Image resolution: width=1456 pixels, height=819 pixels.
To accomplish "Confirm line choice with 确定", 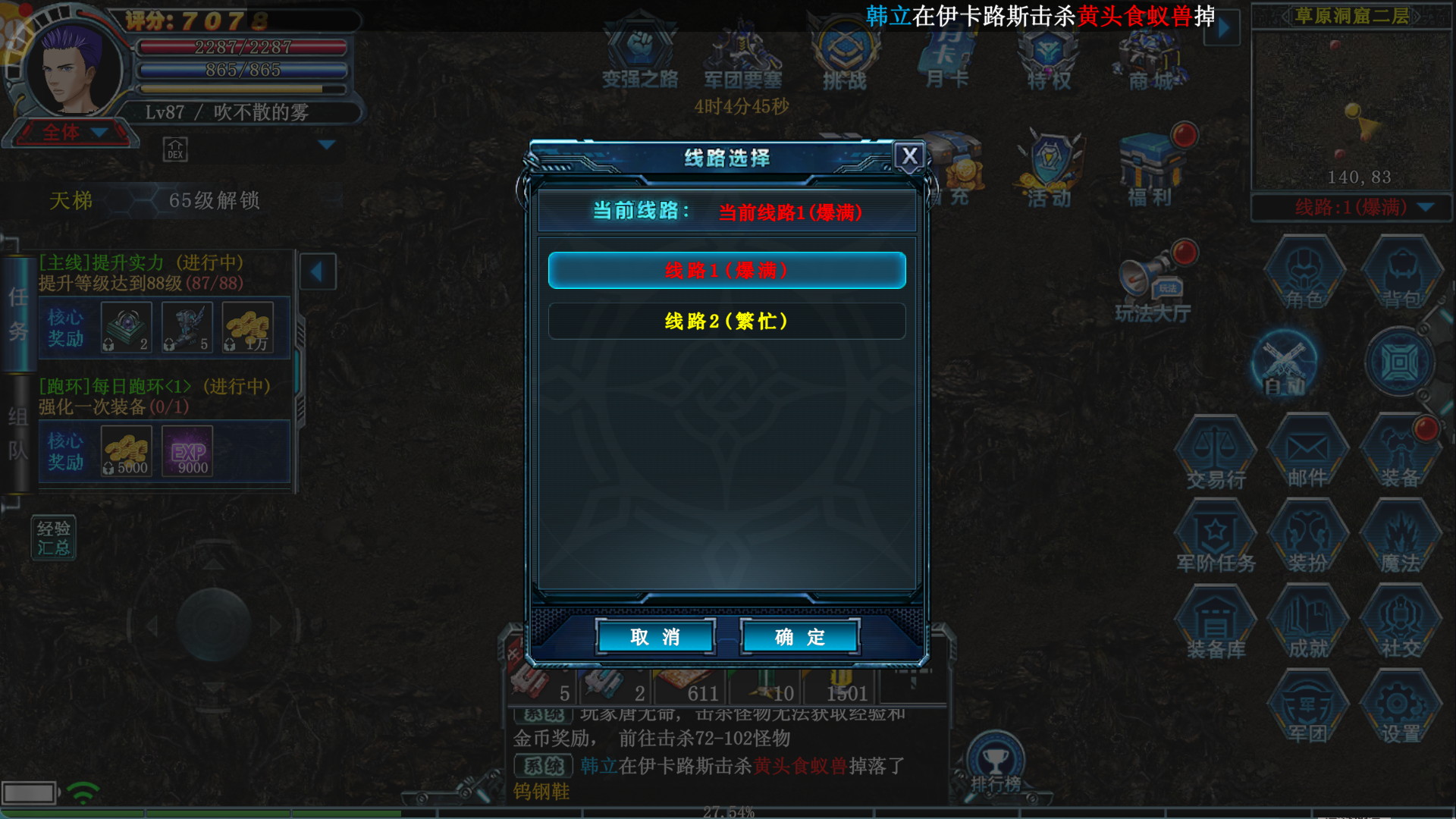I will pyautogui.click(x=799, y=637).
